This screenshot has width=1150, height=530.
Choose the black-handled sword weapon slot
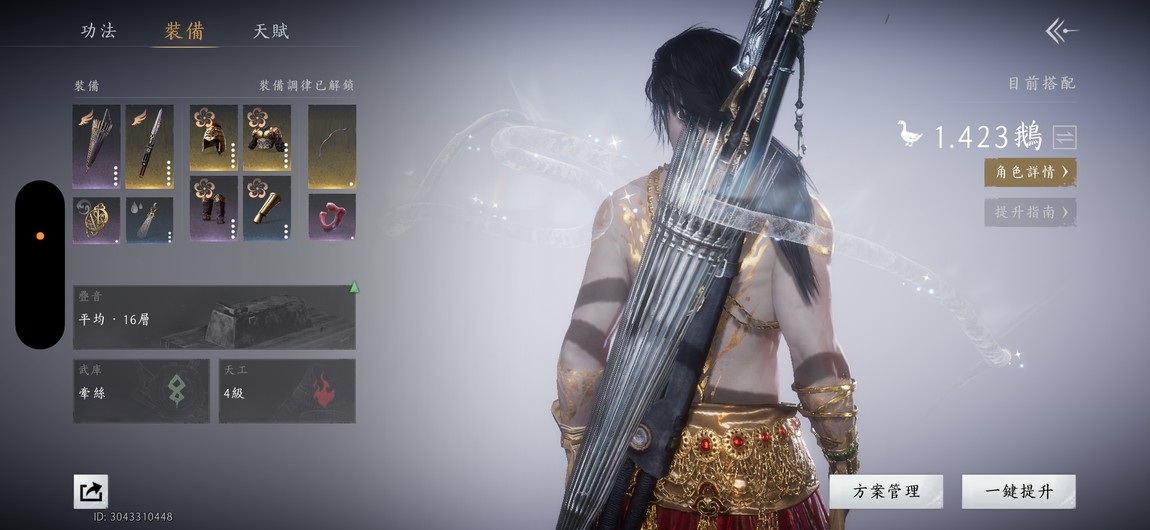[x=149, y=147]
